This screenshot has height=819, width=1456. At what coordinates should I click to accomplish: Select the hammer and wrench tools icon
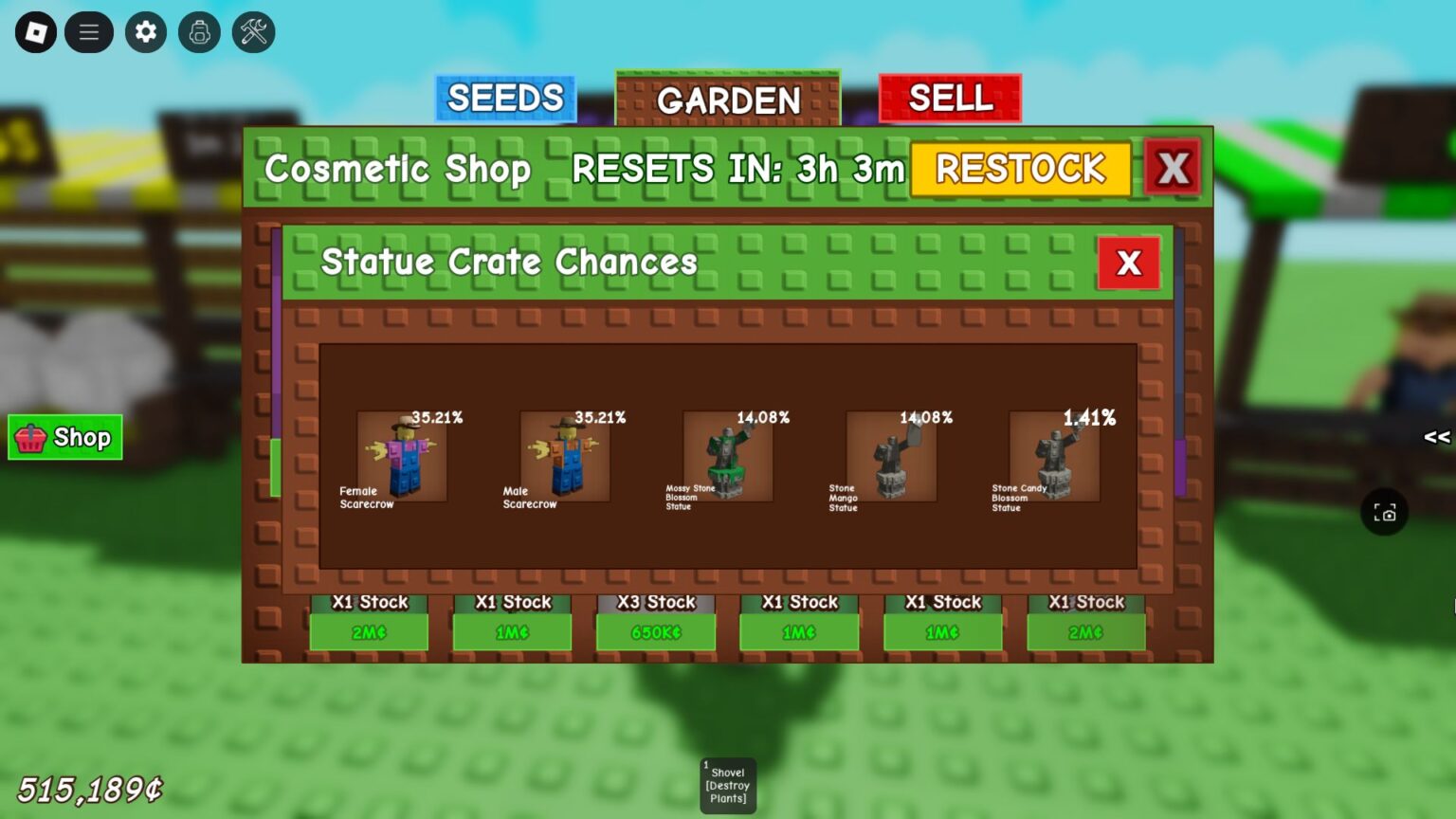(x=252, y=31)
